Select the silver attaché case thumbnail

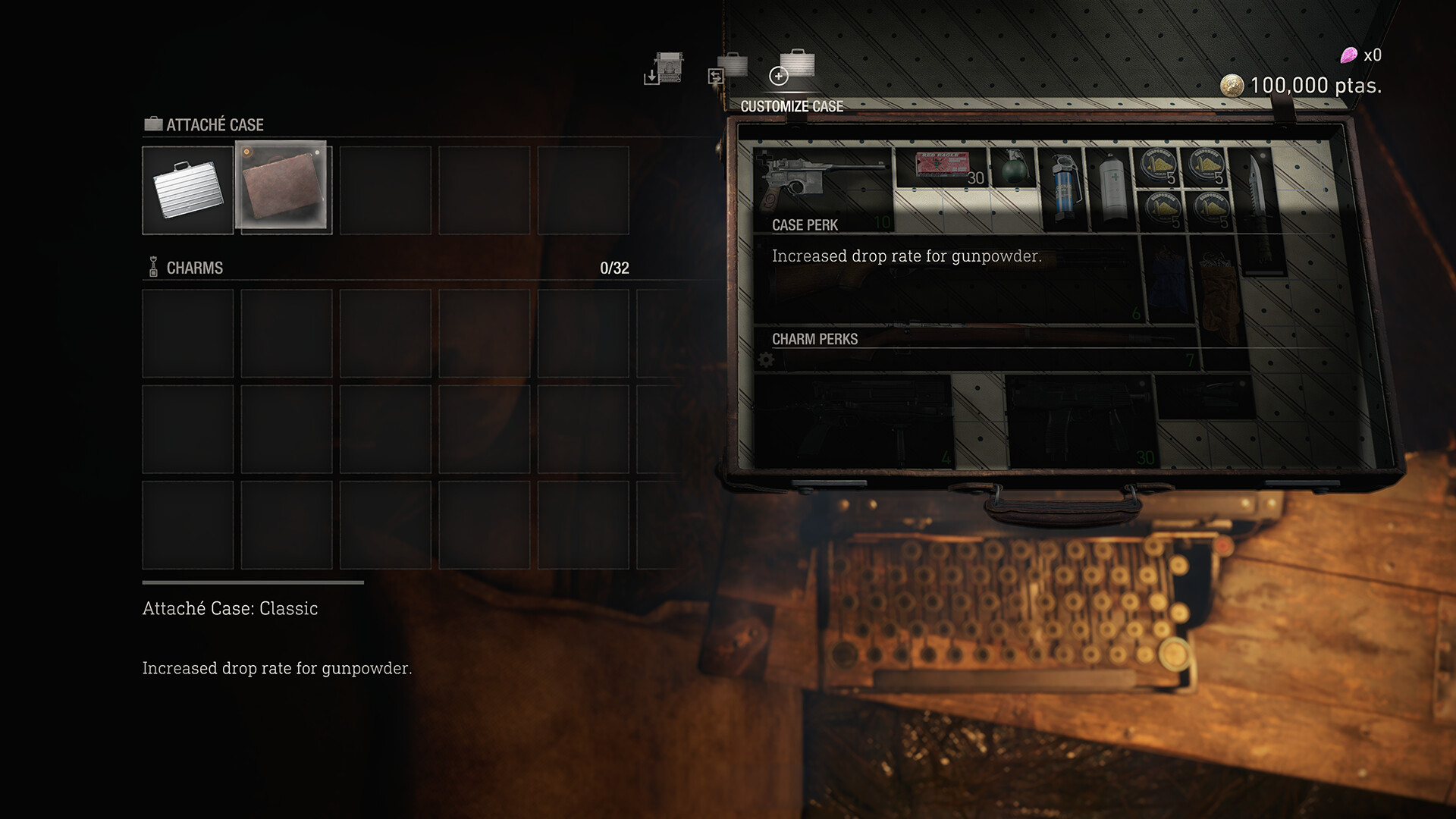pos(186,190)
